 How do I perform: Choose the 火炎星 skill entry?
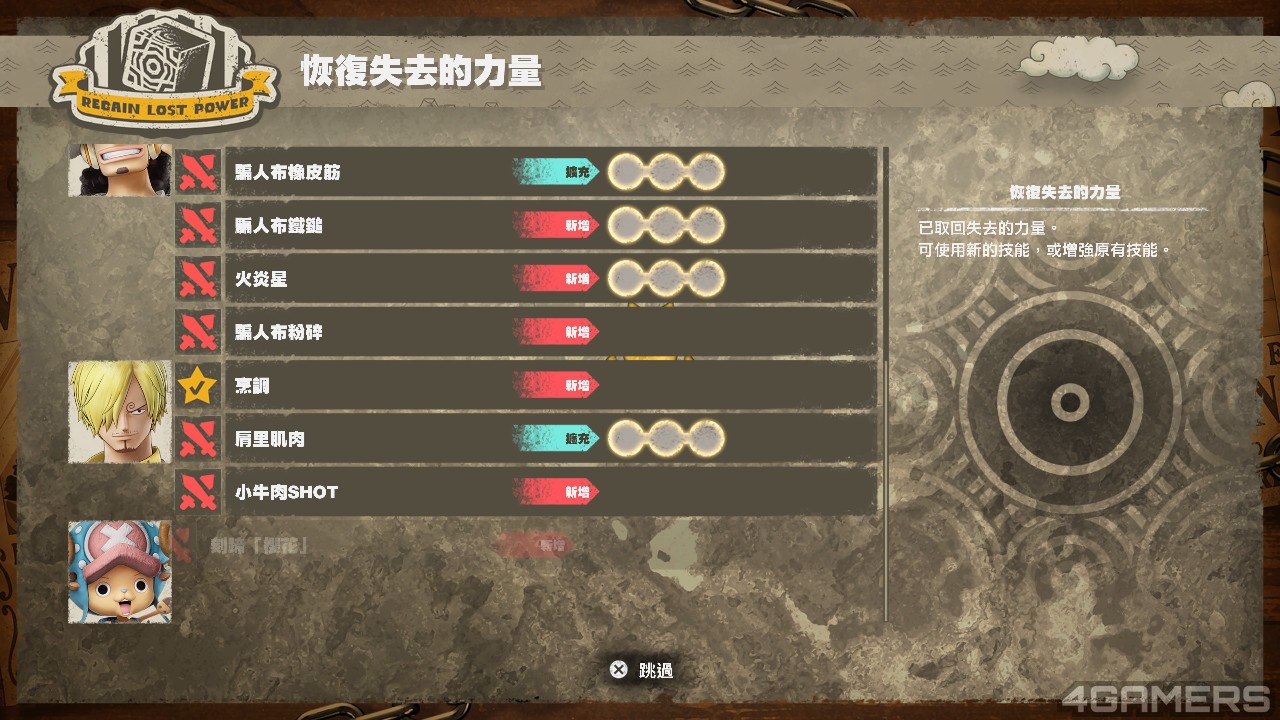[x=550, y=278]
